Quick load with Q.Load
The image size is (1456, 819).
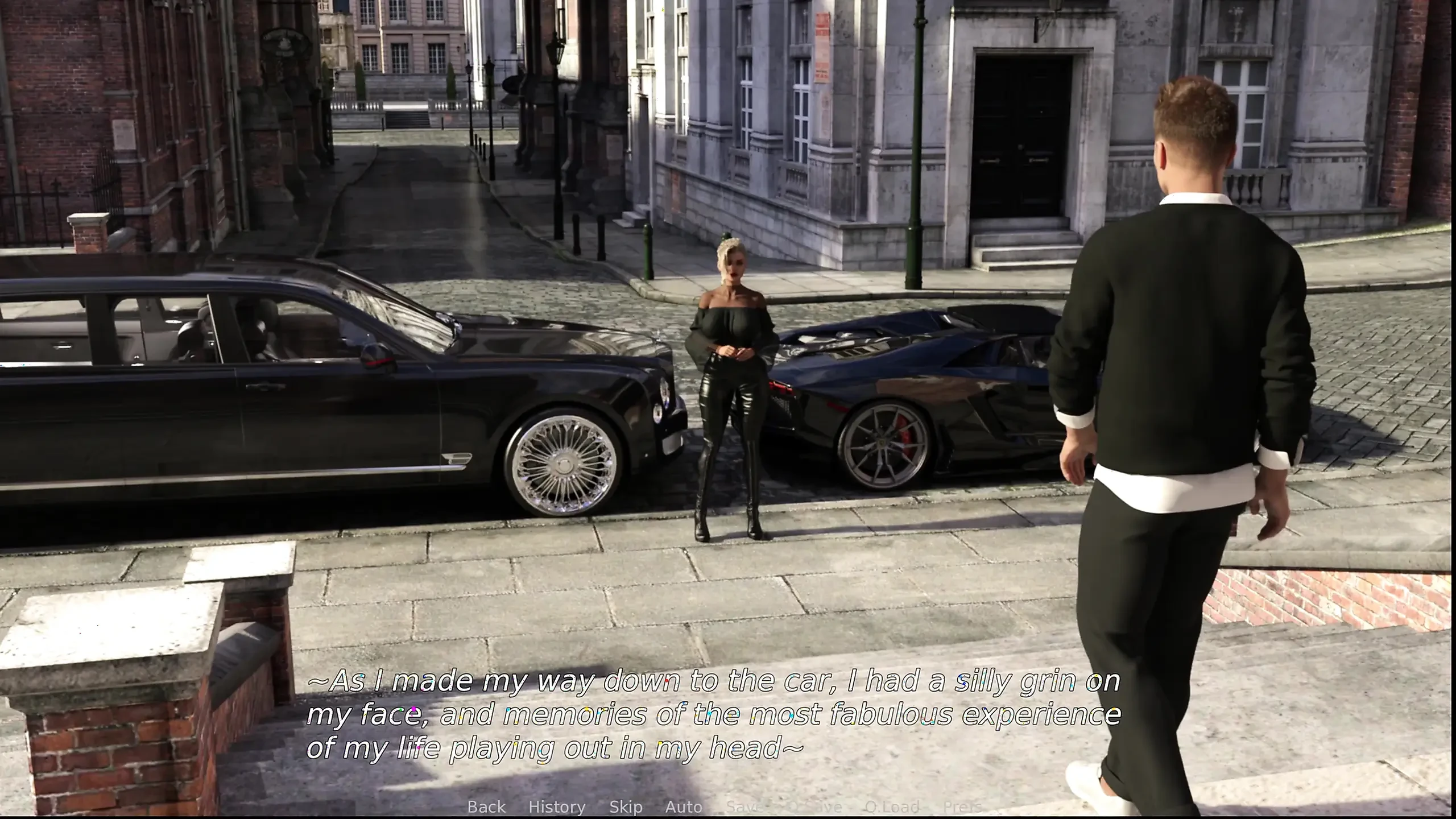(x=892, y=806)
